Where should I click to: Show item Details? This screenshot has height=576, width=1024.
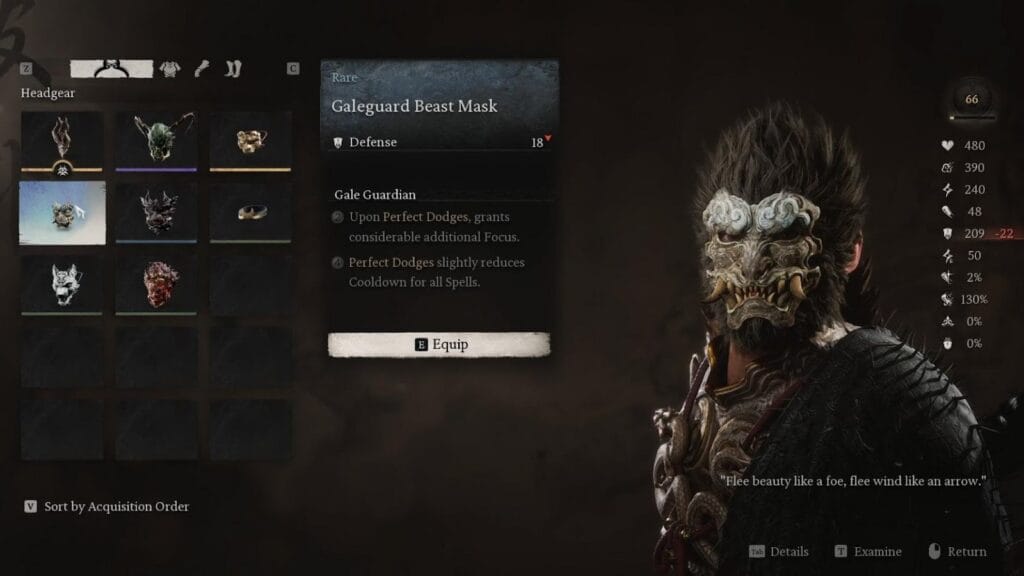pos(779,552)
